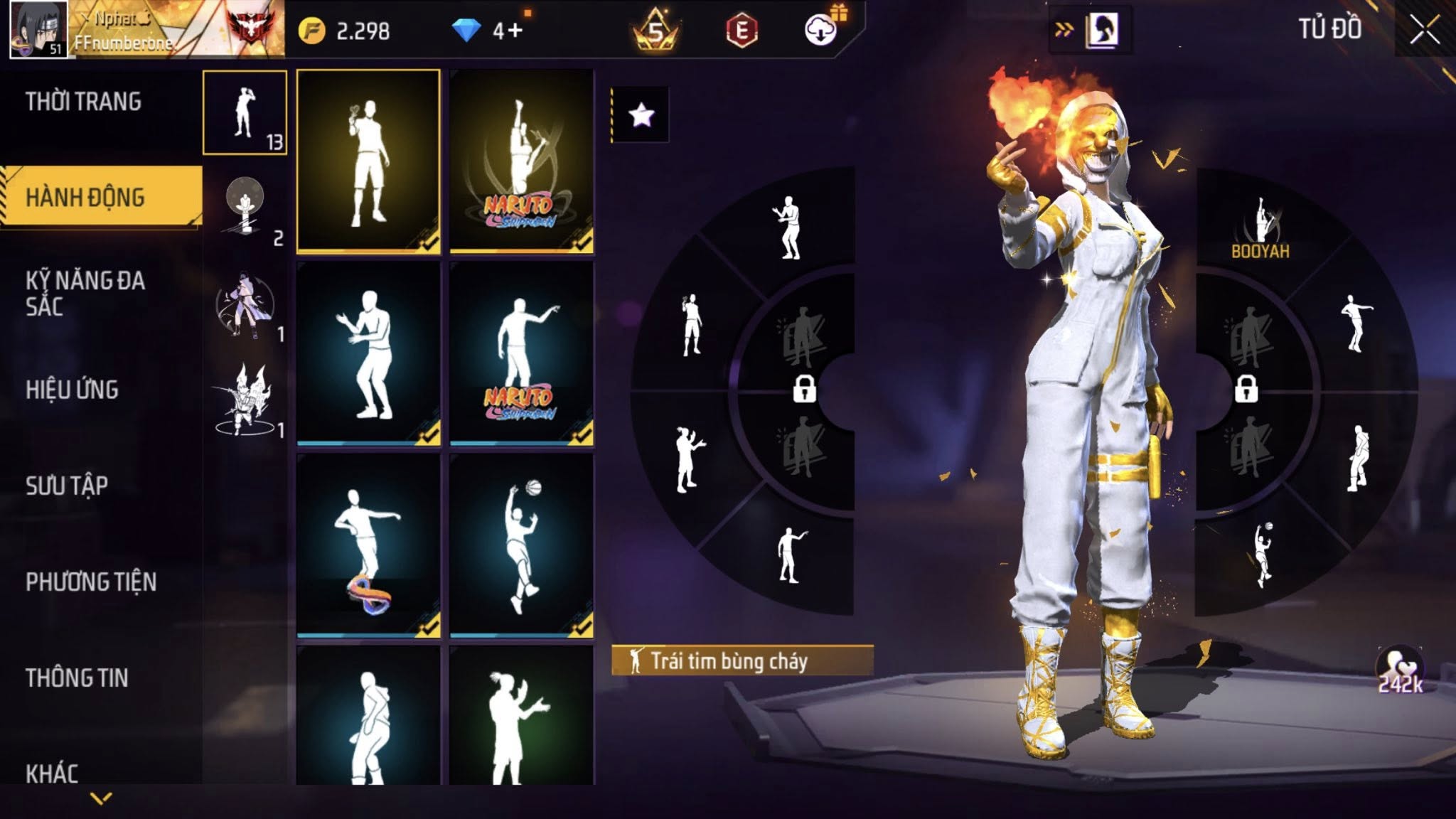Close the Tủ Đồ wardrobe screen
The width and height of the screenshot is (1456, 819).
(1424, 30)
